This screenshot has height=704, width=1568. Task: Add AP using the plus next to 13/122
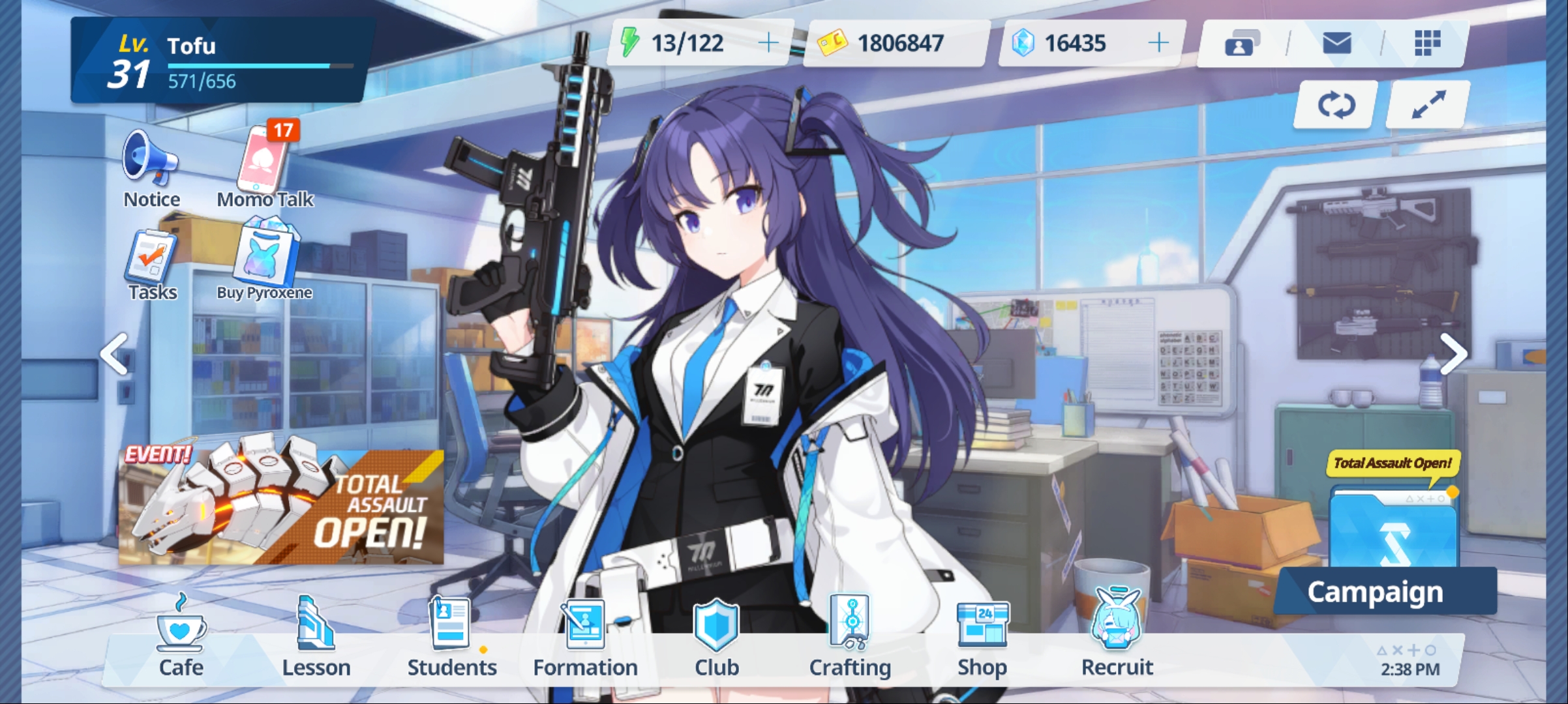click(x=768, y=42)
